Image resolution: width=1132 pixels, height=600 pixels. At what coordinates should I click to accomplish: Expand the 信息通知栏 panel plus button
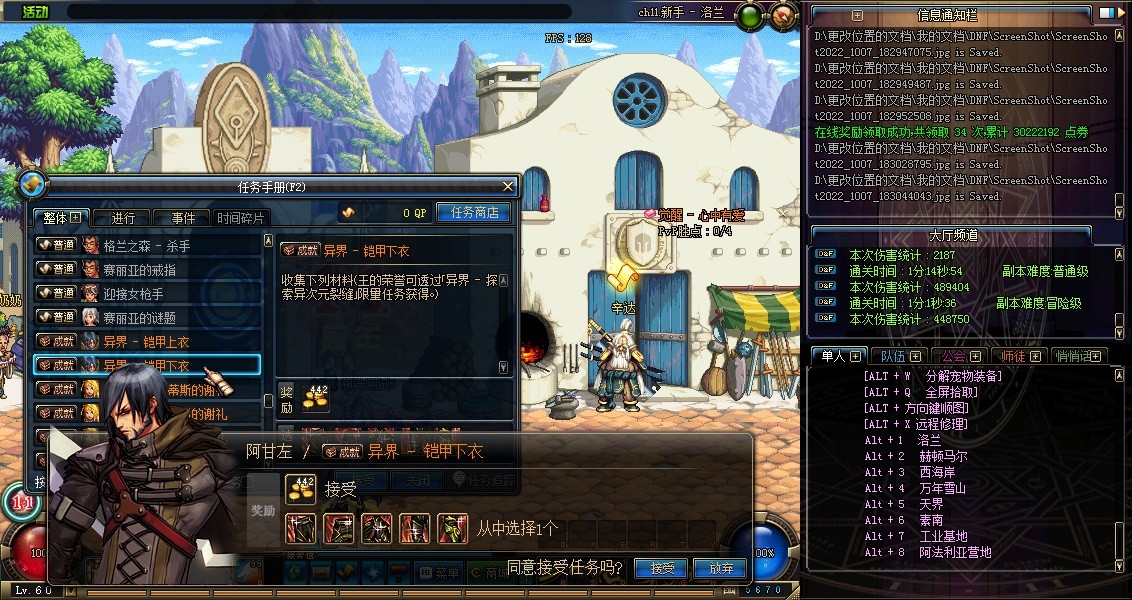tap(857, 15)
